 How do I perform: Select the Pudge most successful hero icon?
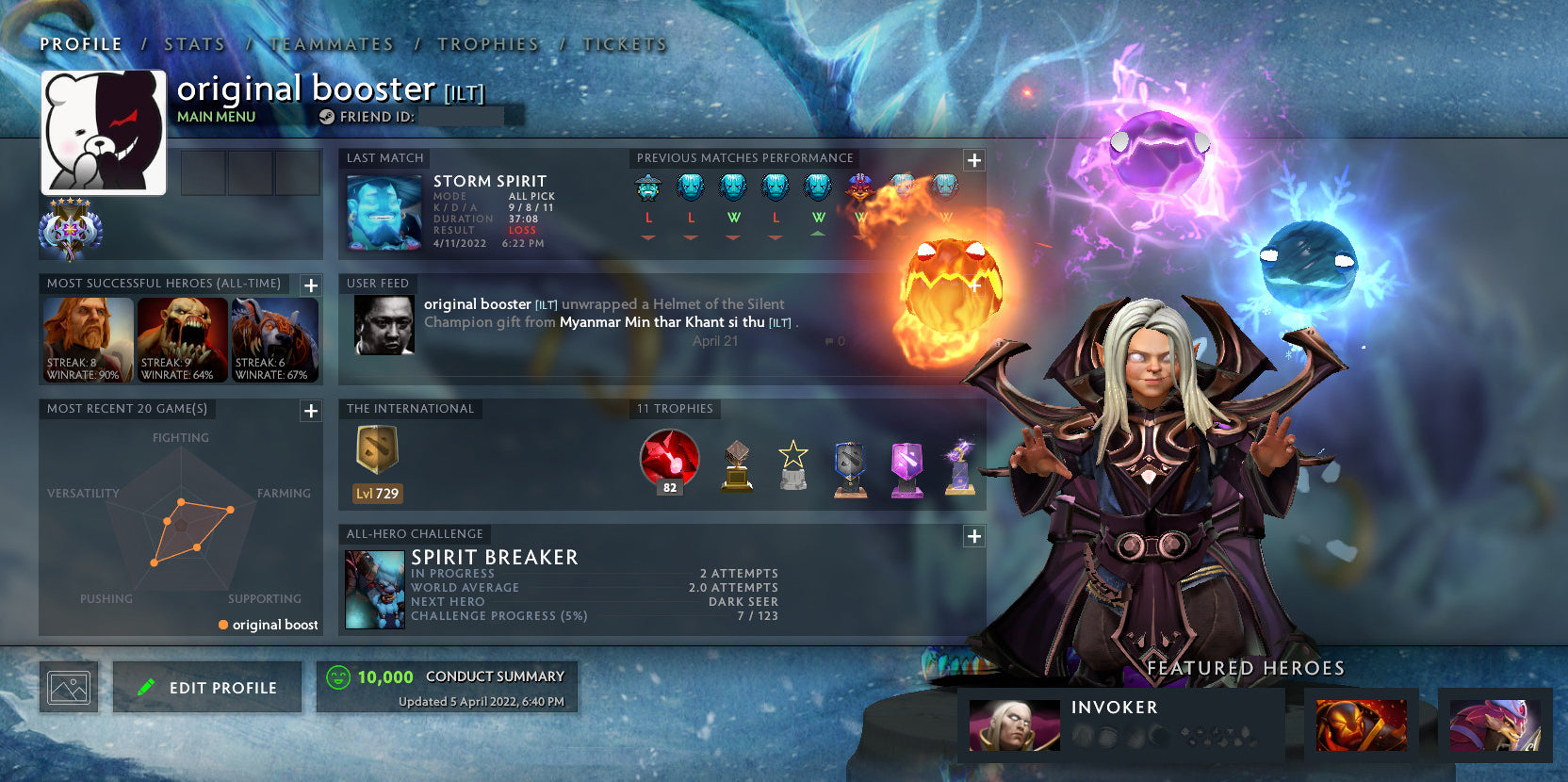click(x=182, y=337)
